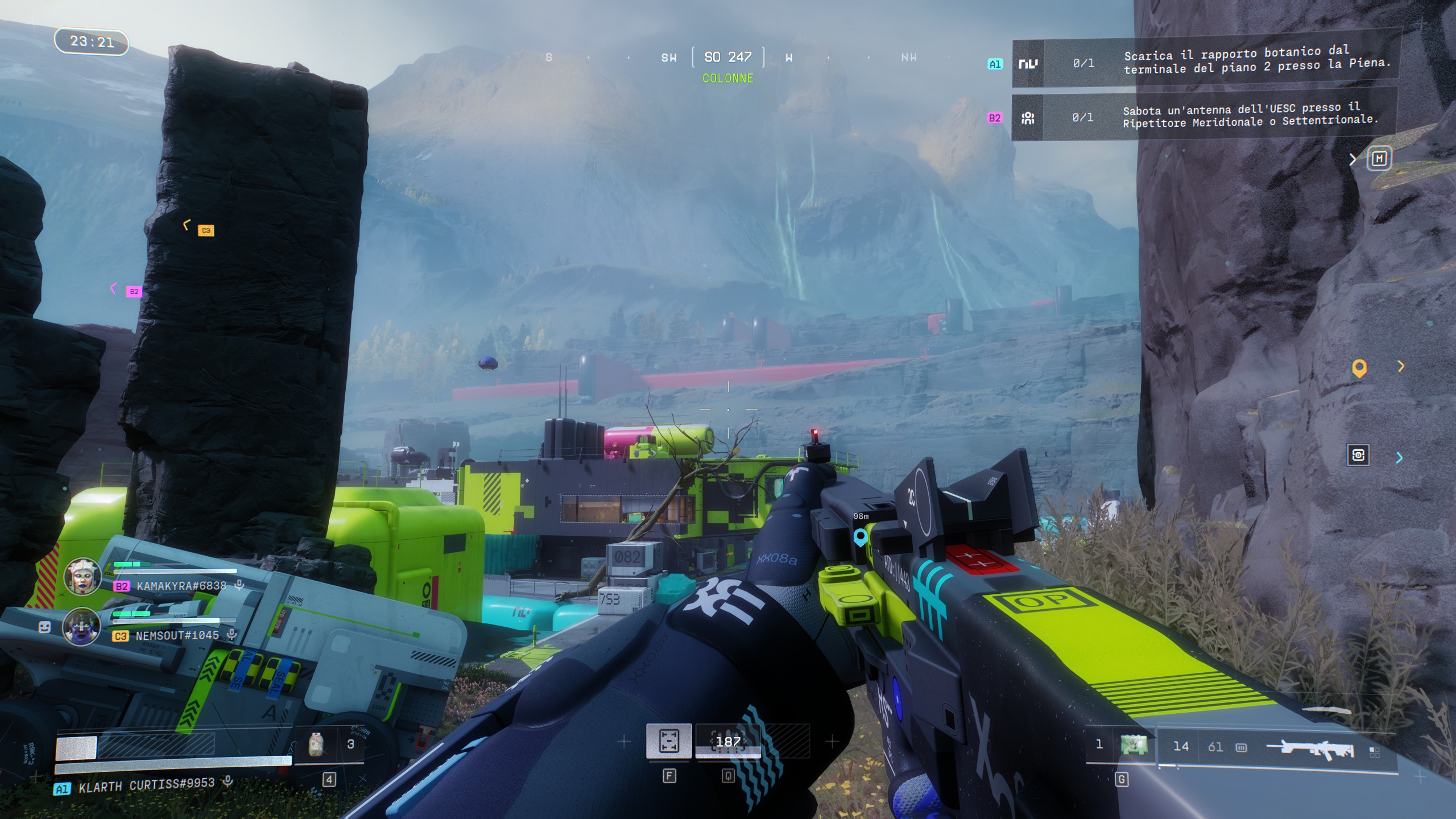The image size is (1456, 819).
Task: Click the square scanner icon on right edge
Action: 1358,455
